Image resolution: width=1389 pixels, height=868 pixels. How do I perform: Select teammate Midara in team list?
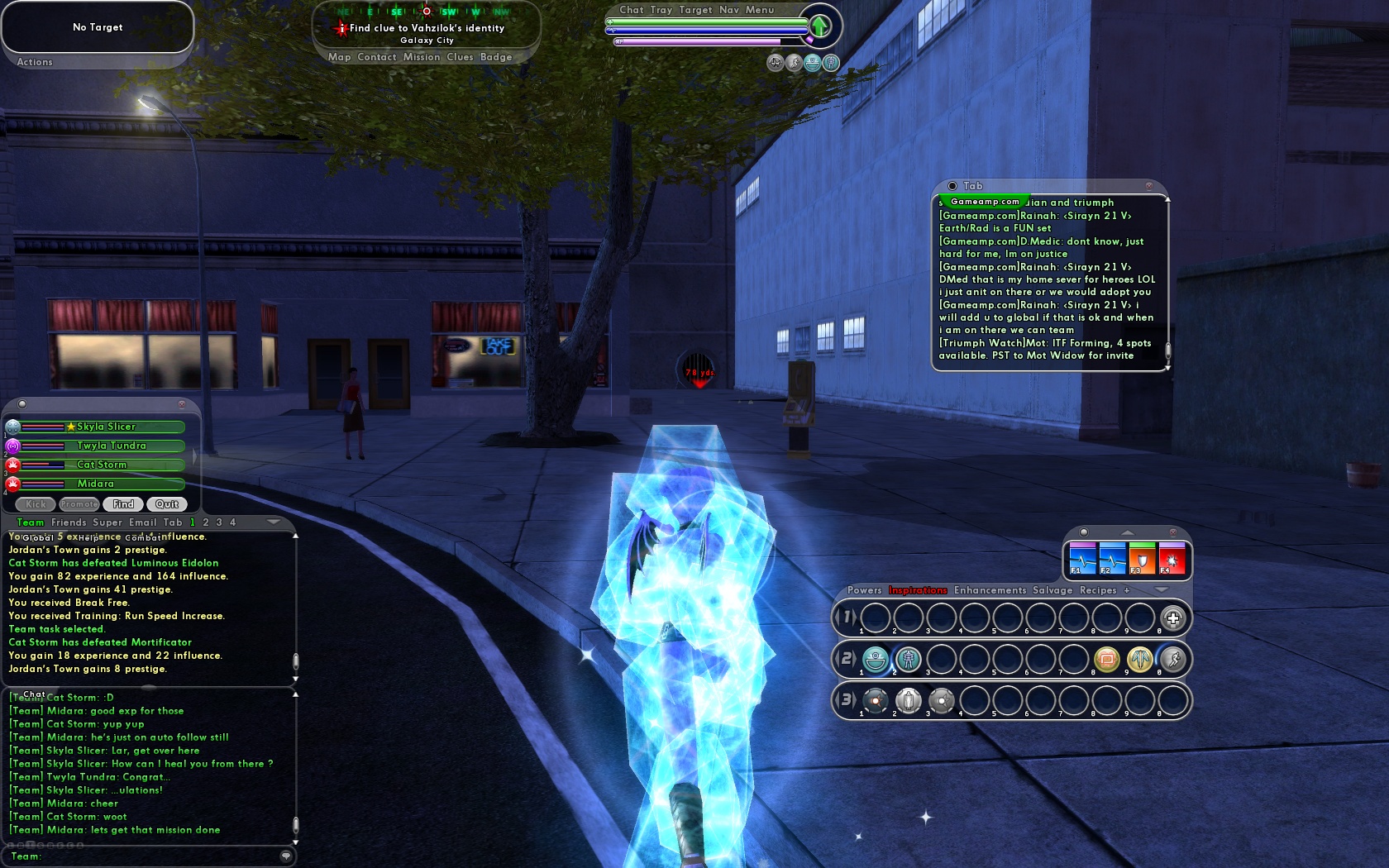pos(96,484)
